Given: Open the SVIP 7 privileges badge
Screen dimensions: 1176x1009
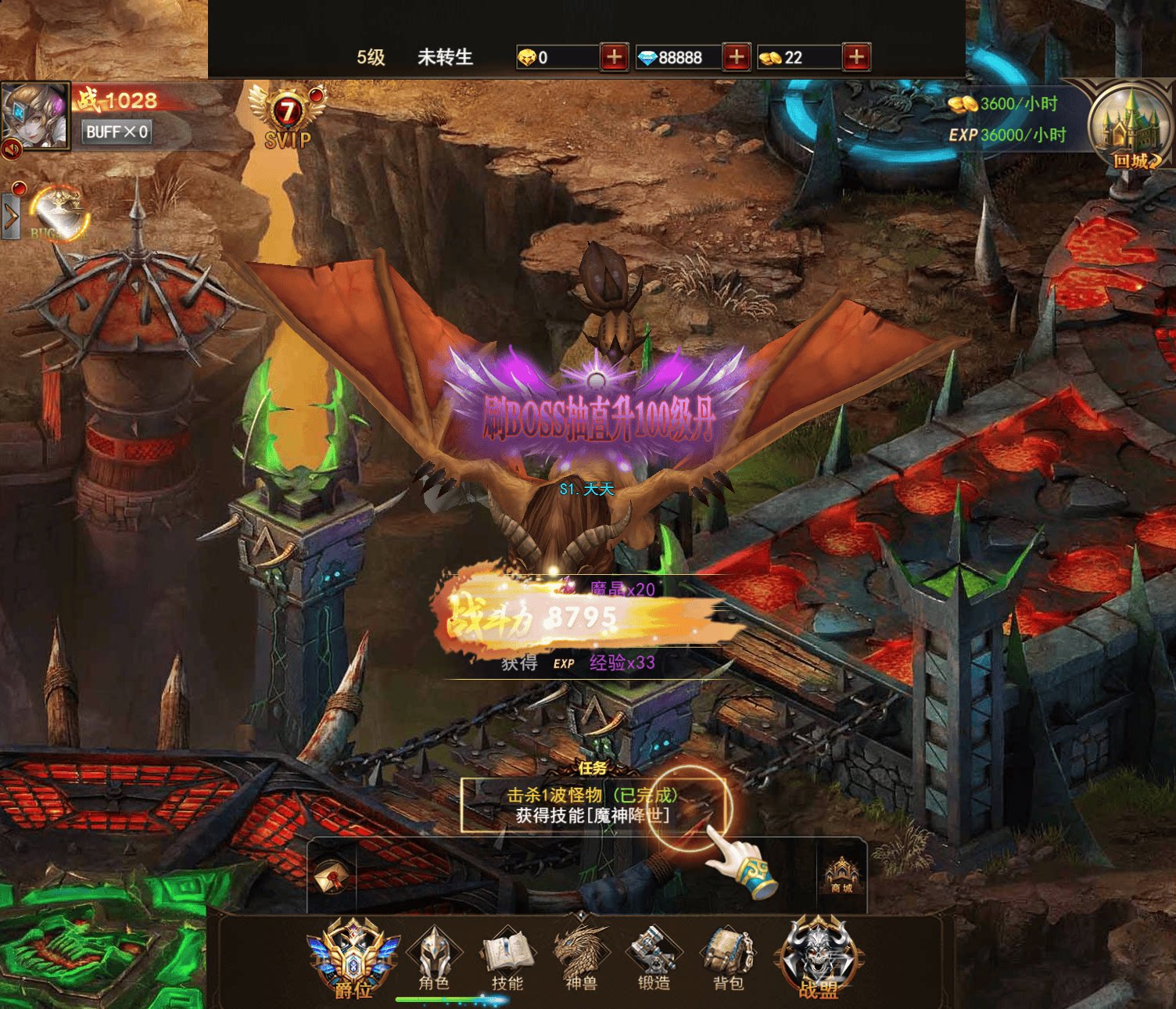Looking at the screenshot, I should [288, 117].
